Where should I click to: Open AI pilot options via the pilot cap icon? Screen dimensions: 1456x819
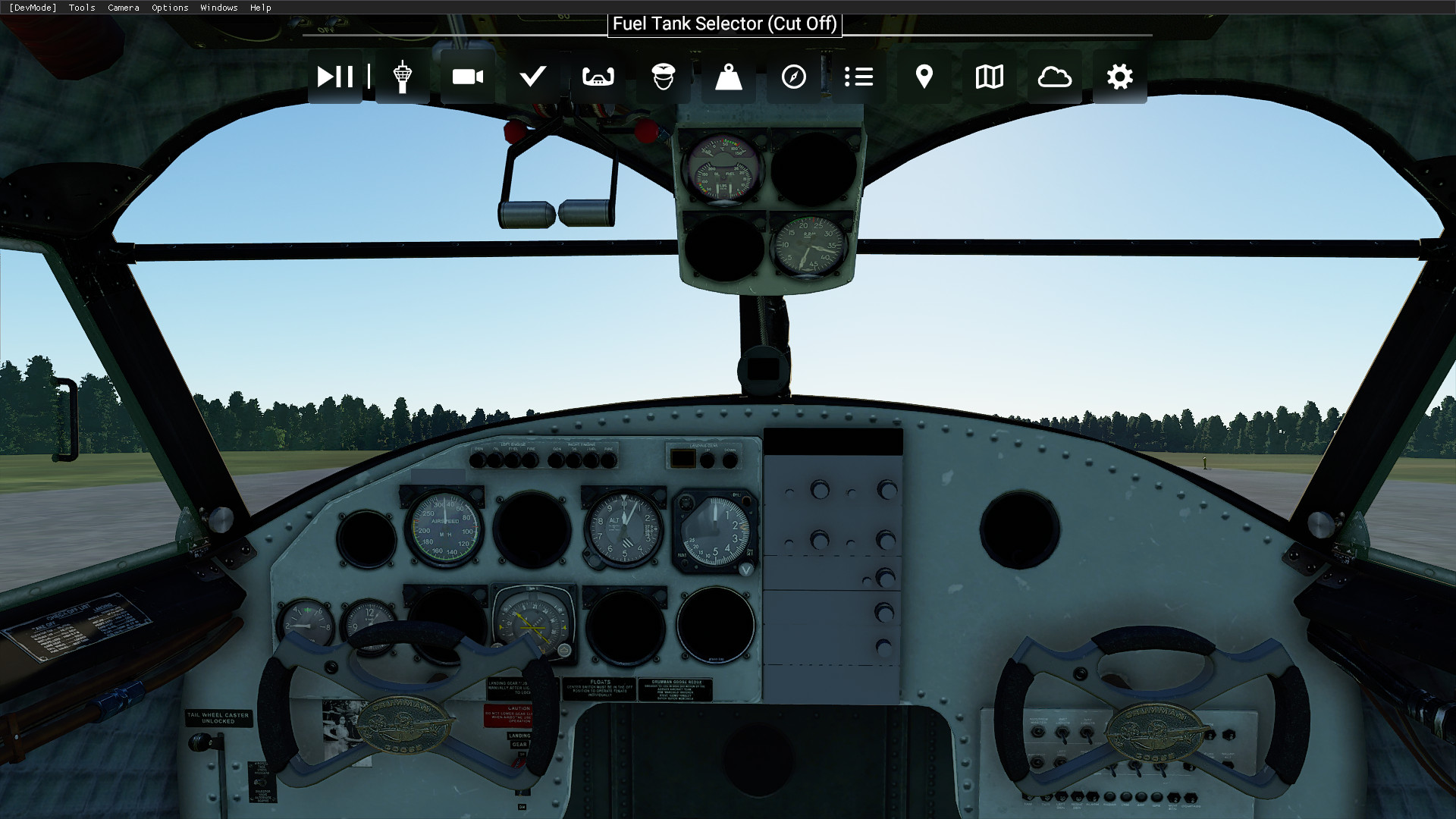tap(664, 76)
